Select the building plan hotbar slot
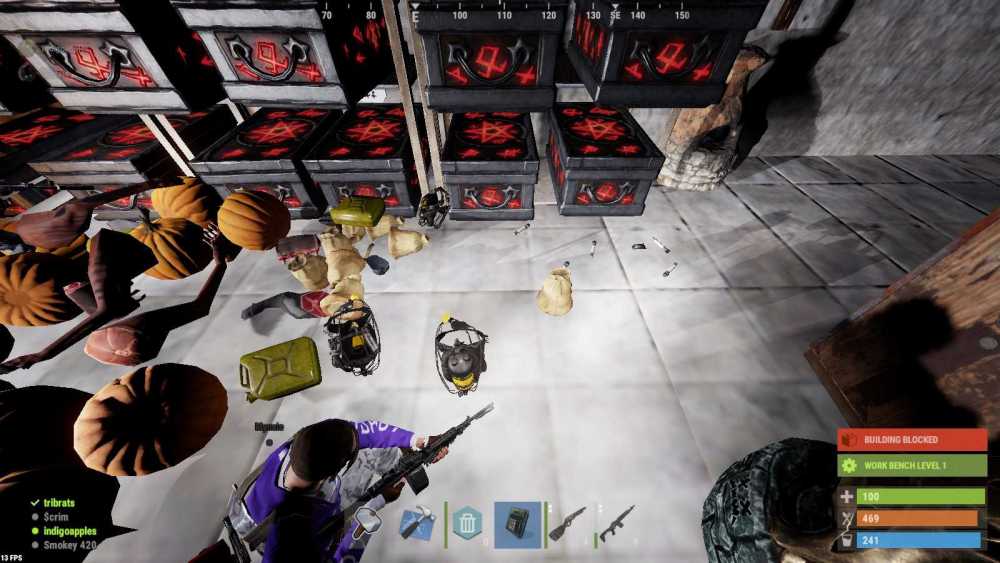 coord(416,524)
